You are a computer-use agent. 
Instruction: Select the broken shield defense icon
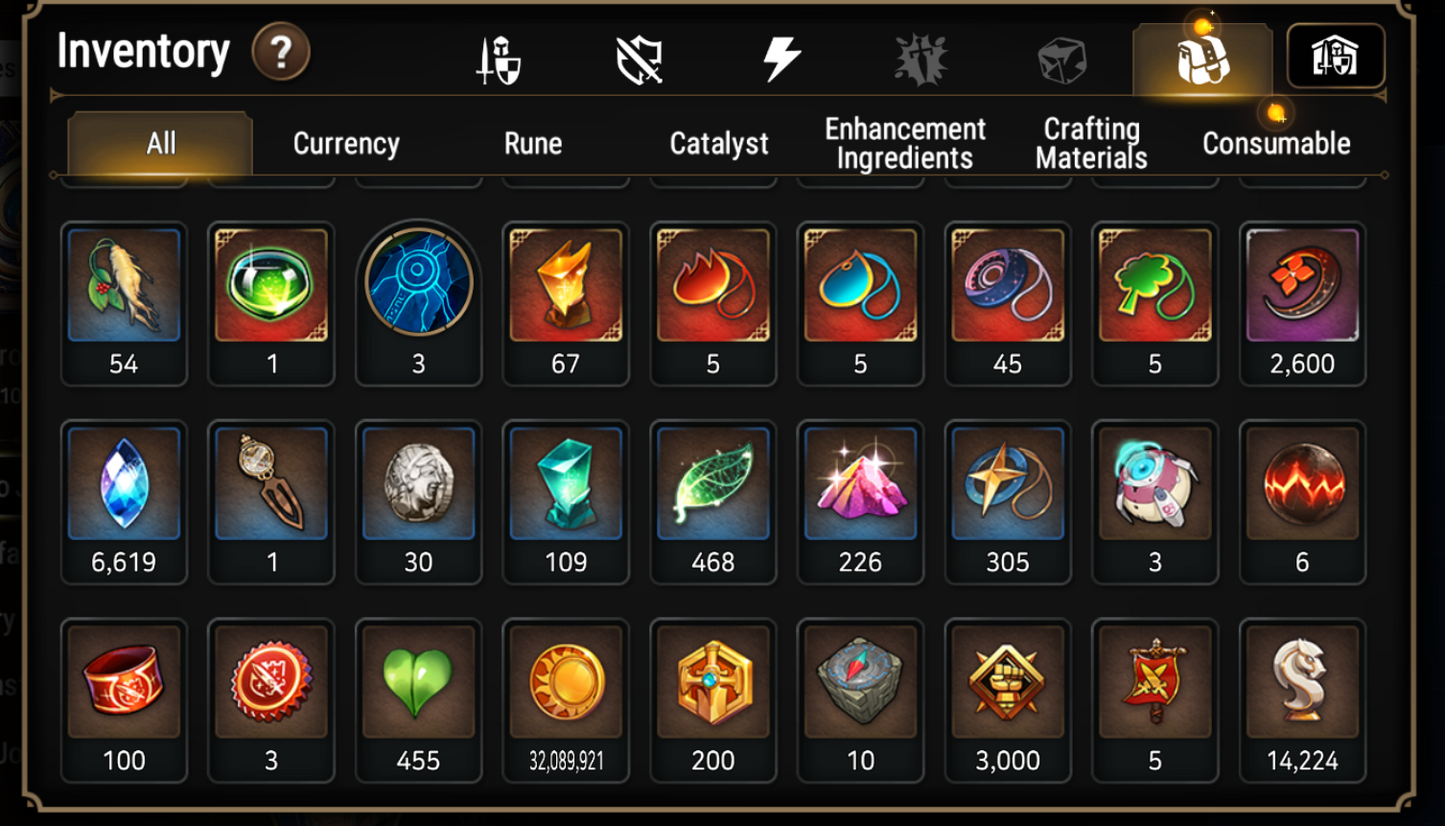[638, 57]
